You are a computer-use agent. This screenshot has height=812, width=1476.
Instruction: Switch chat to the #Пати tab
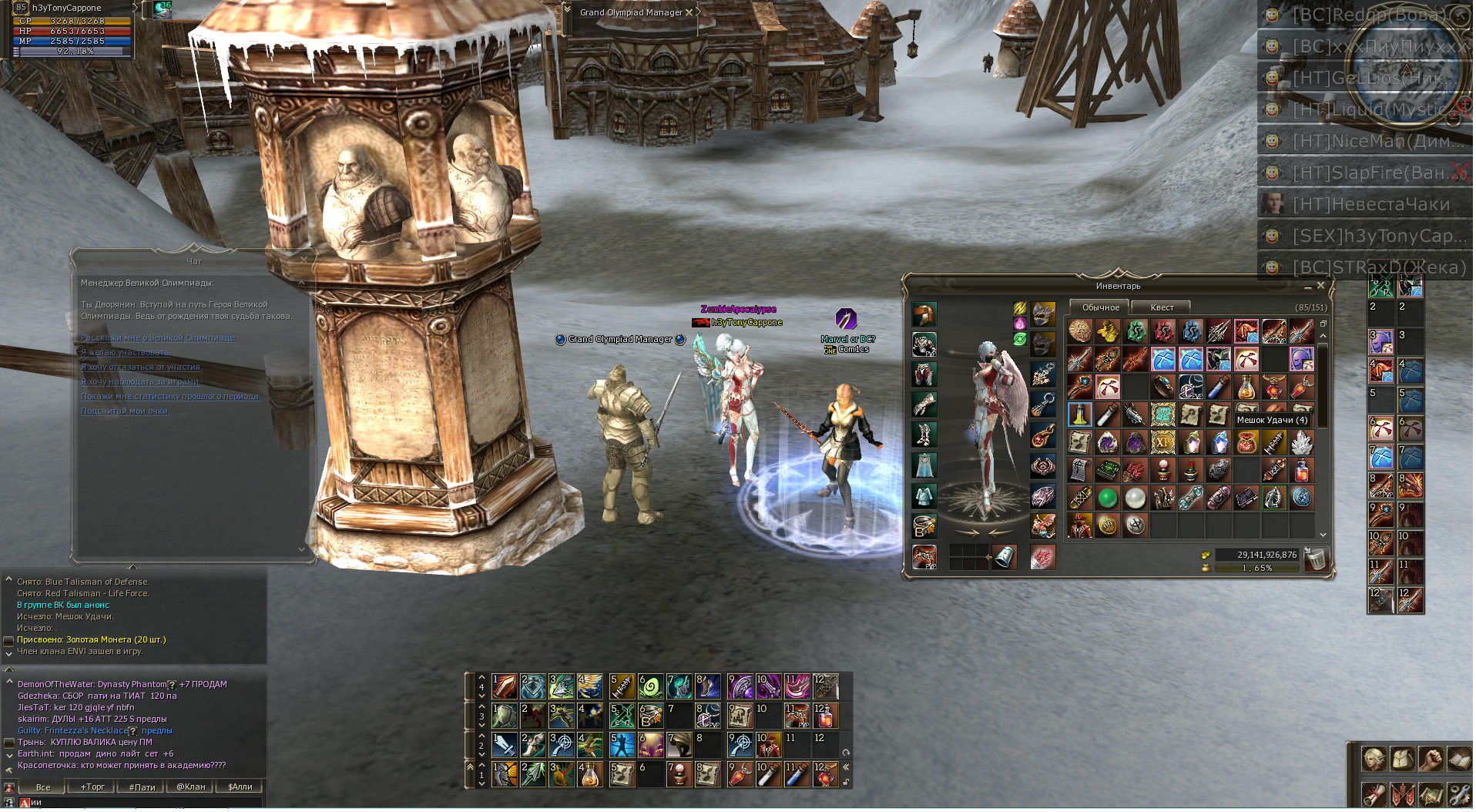coord(142,787)
